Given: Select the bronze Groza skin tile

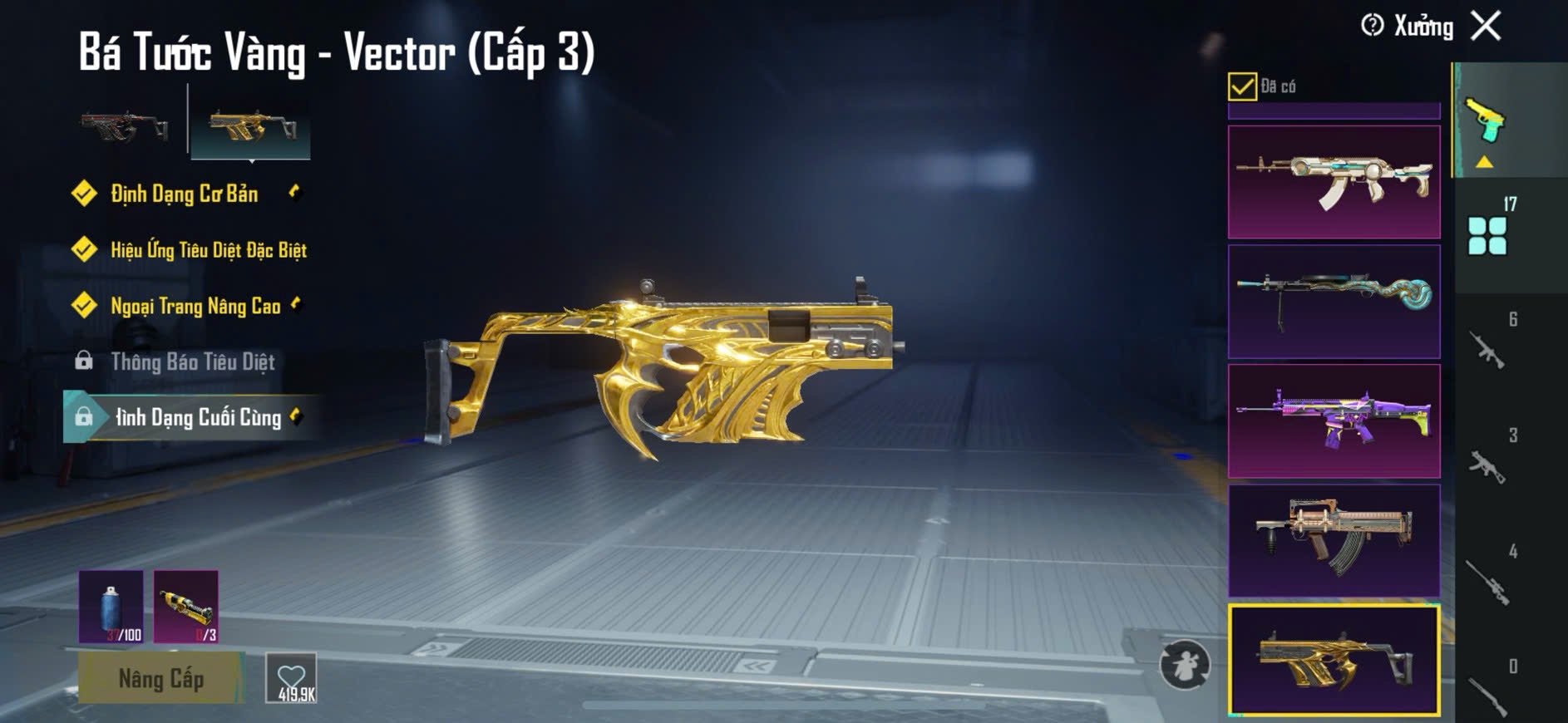Looking at the screenshot, I should [1334, 540].
